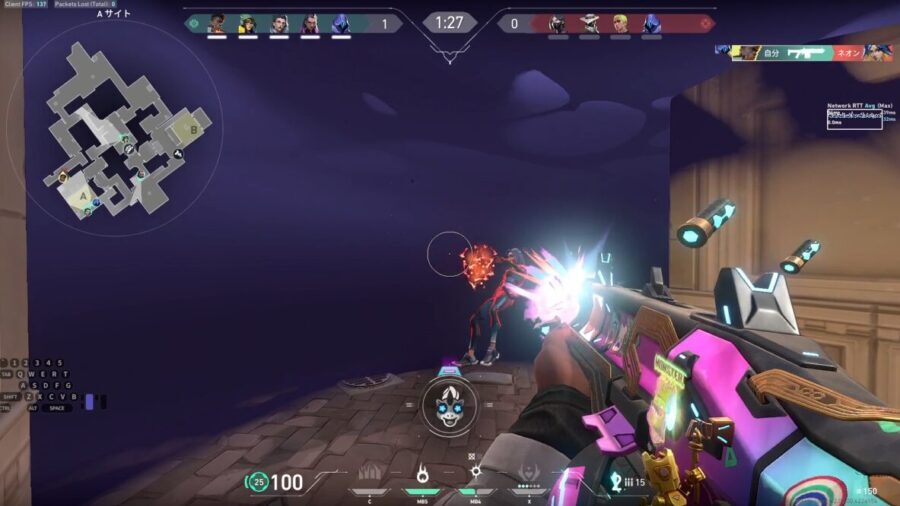Click the round skull-face icon above abilities
The width and height of the screenshot is (900, 506).
point(447,403)
